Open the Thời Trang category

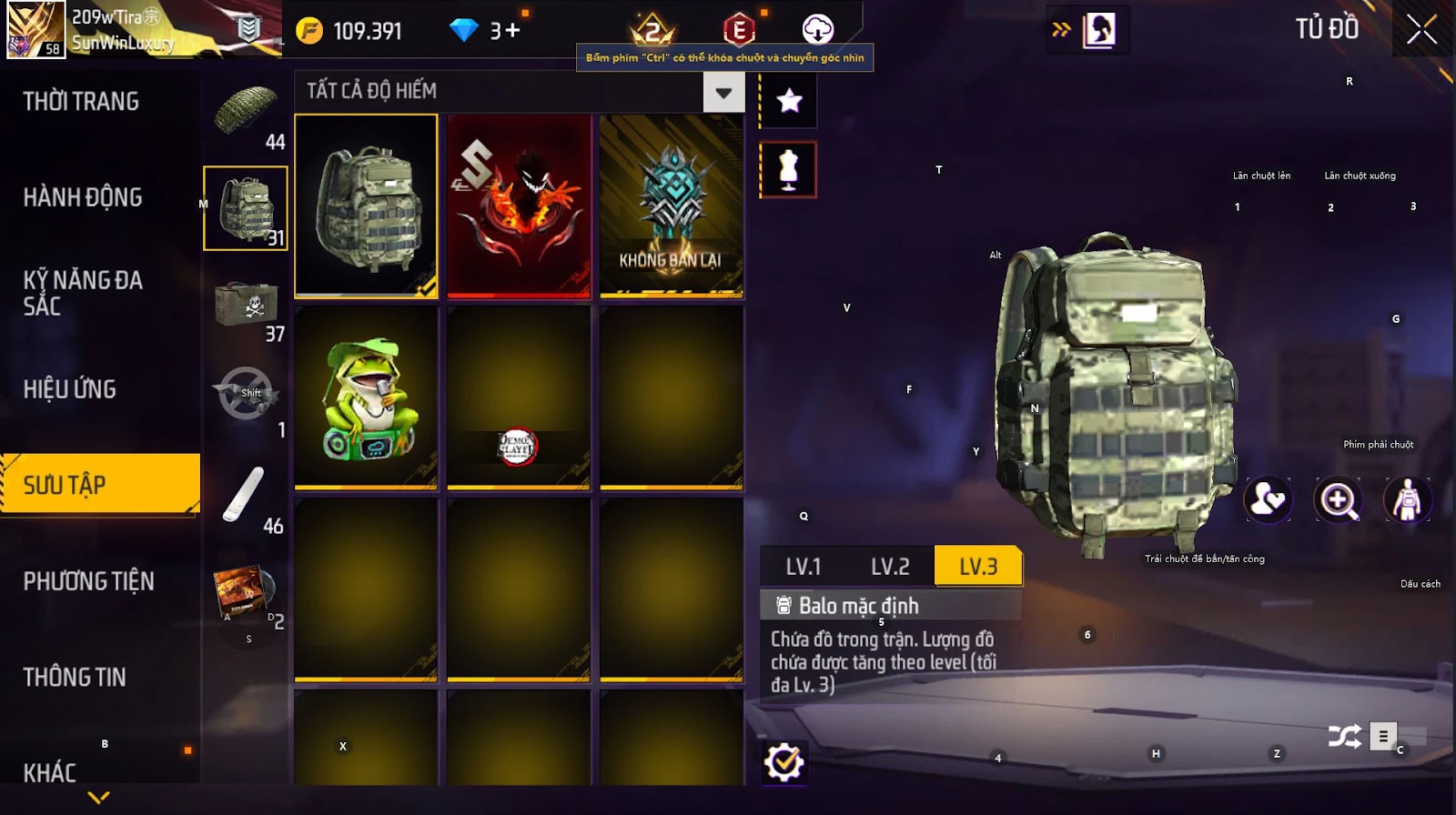coord(81,101)
